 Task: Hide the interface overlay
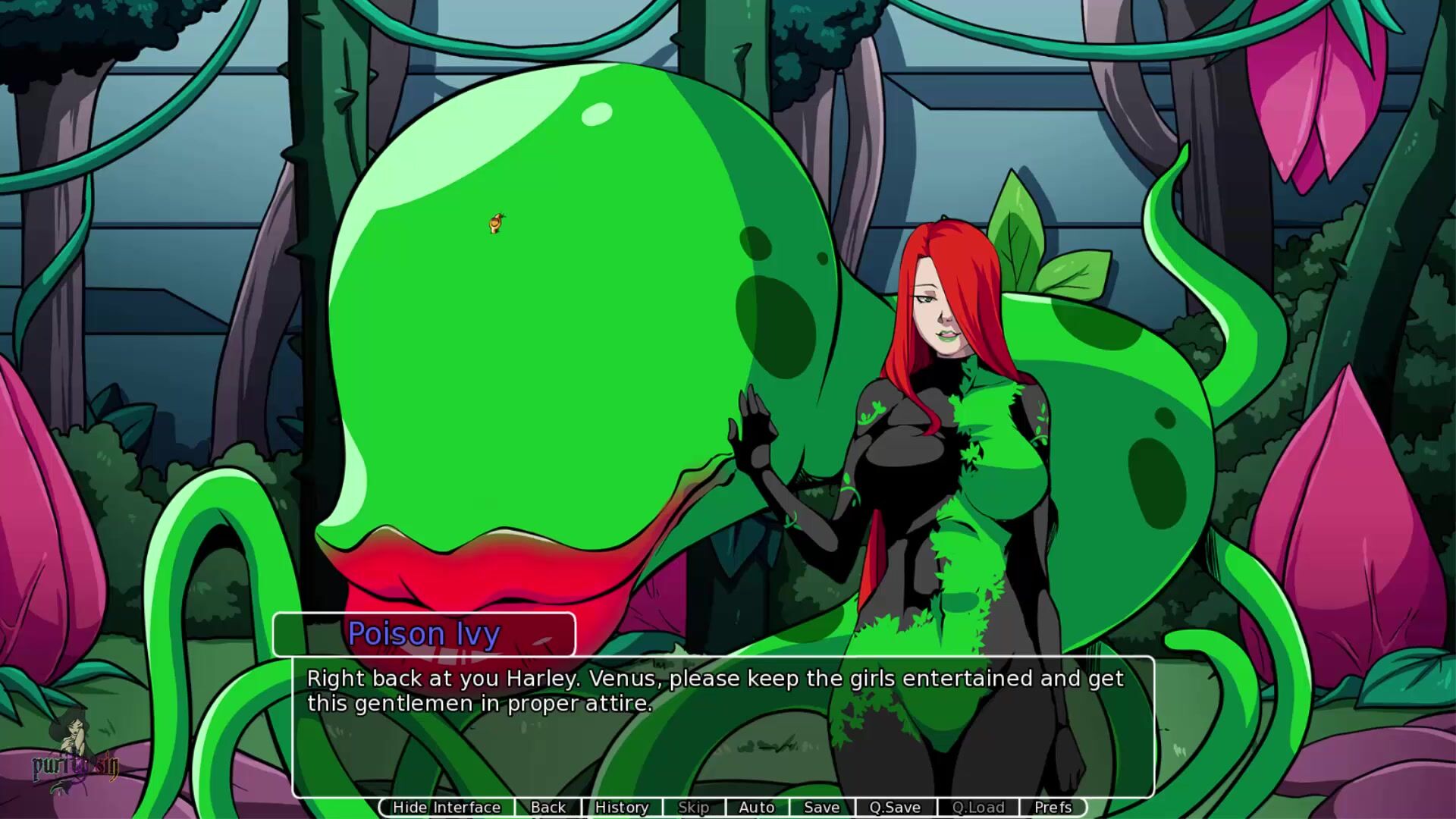[x=447, y=808]
